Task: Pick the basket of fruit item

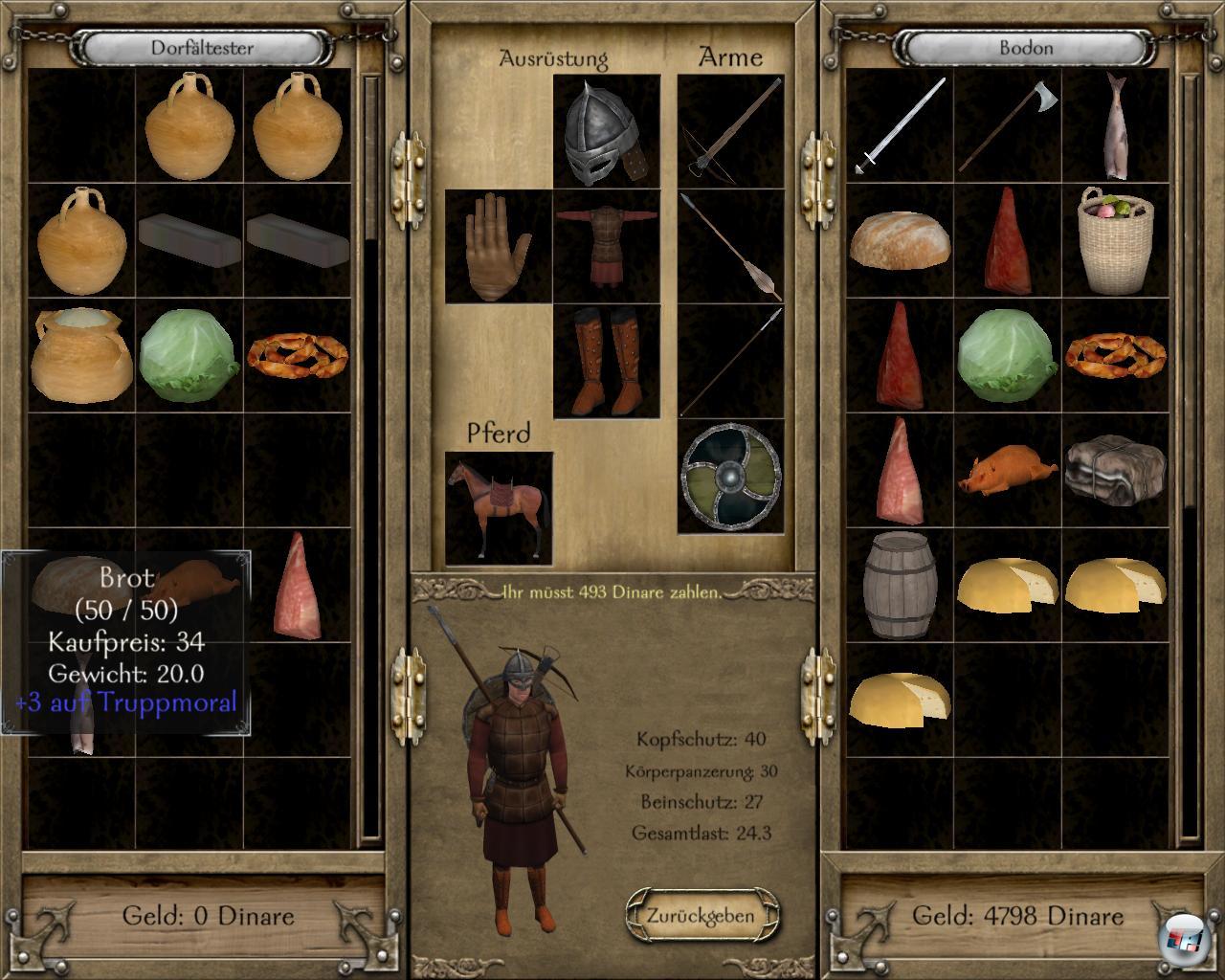Action: pos(1115,240)
